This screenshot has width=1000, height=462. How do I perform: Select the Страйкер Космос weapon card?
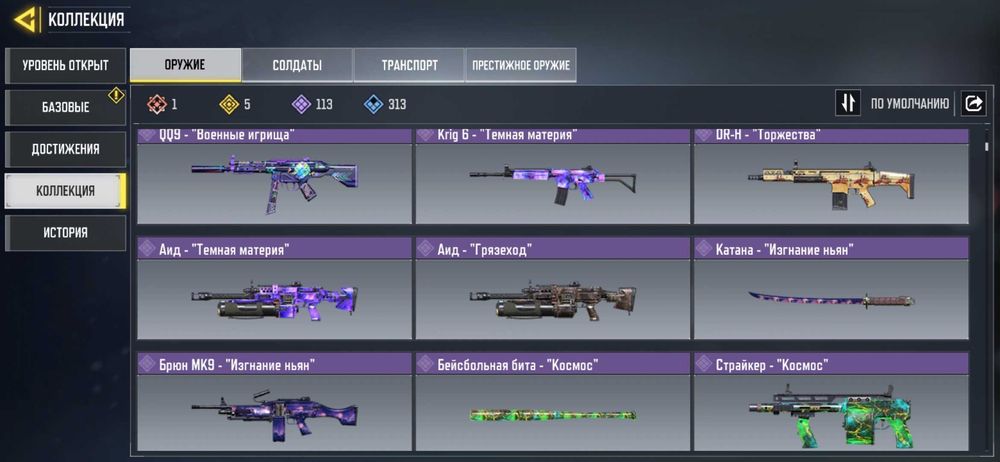pos(830,405)
